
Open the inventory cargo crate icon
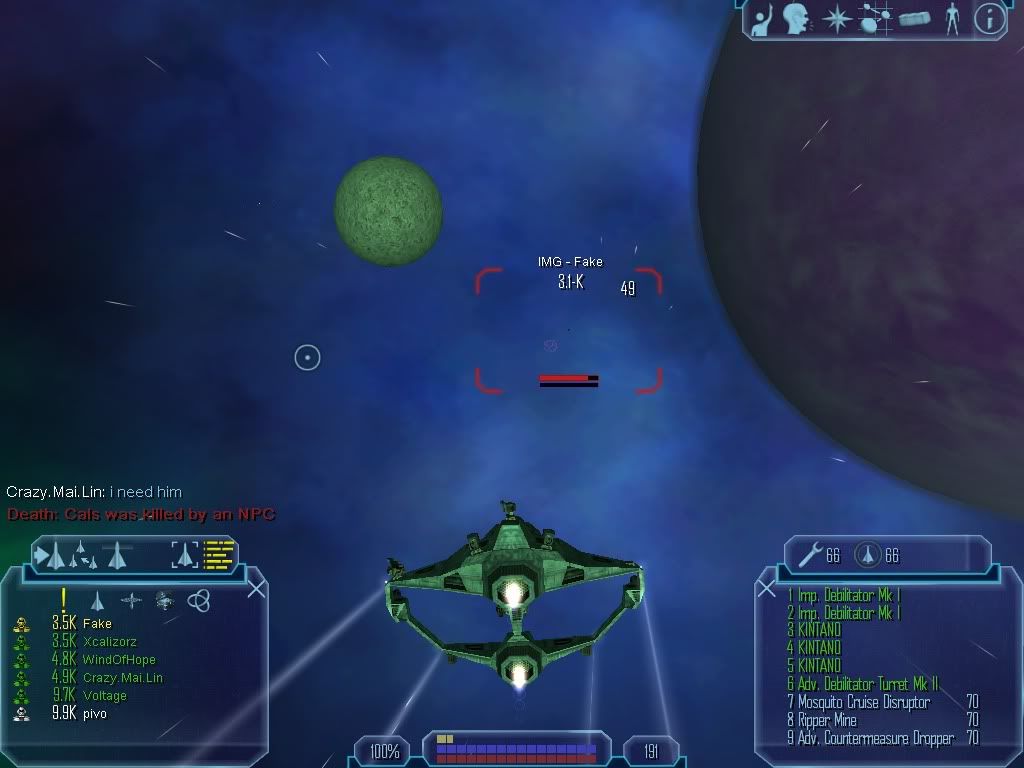(x=913, y=19)
